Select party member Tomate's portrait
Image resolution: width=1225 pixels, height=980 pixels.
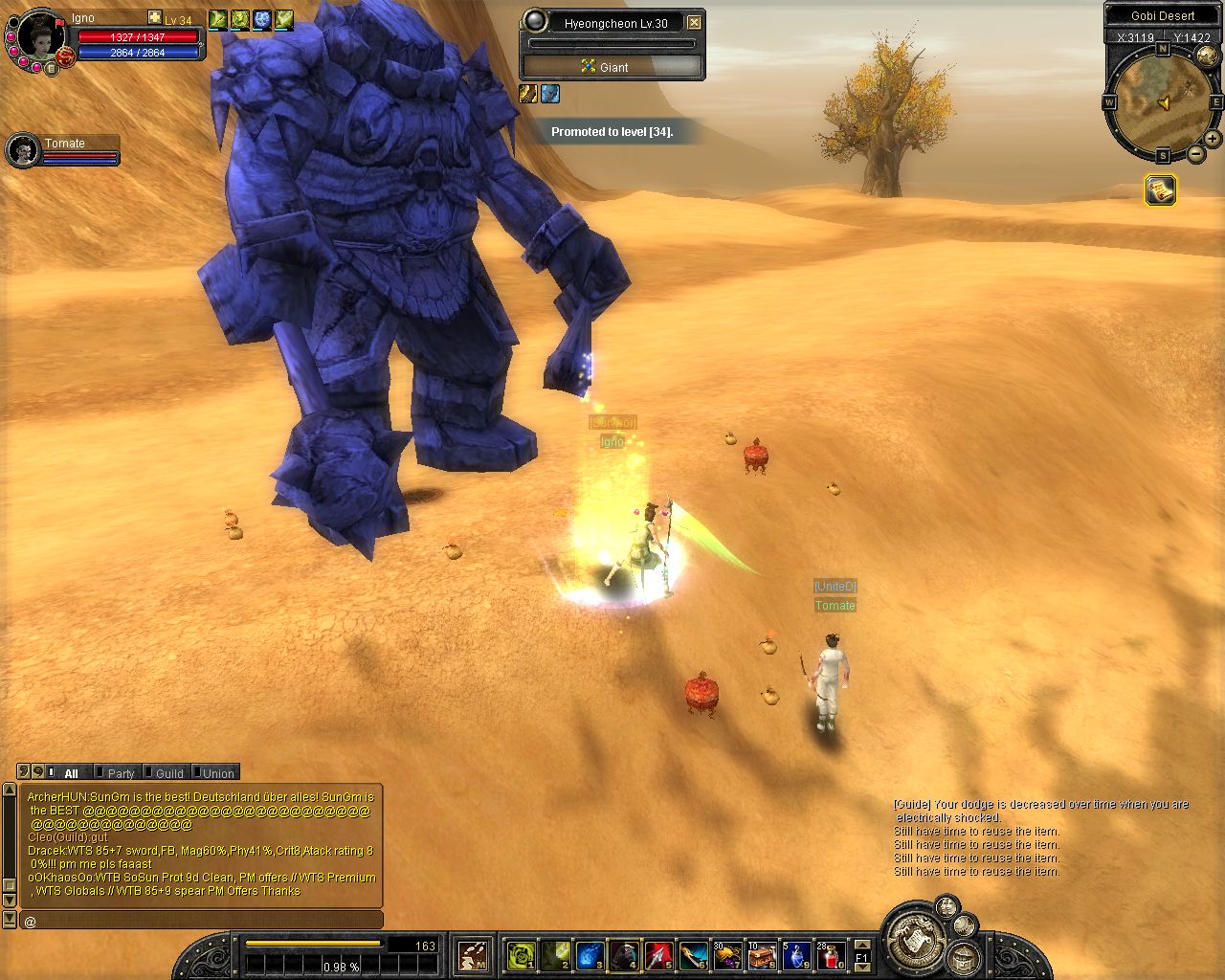pos(22,150)
